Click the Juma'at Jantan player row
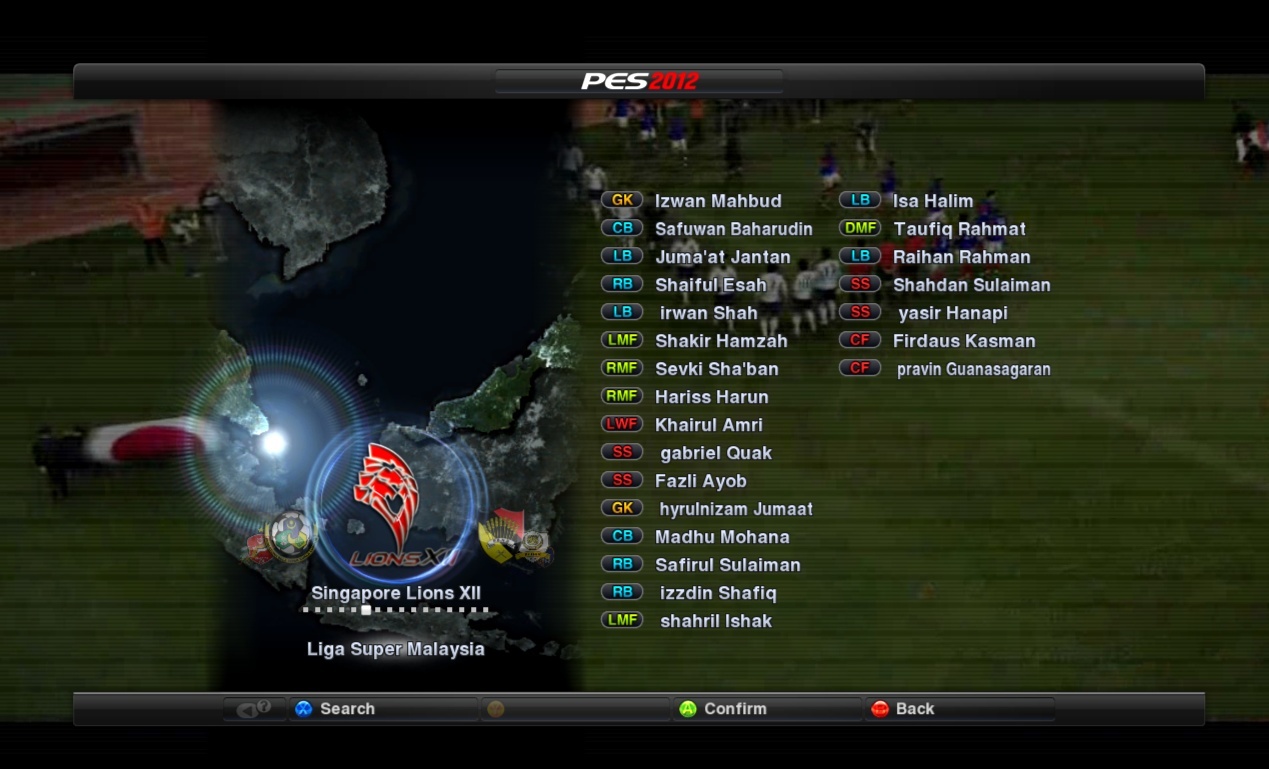 (x=722, y=257)
